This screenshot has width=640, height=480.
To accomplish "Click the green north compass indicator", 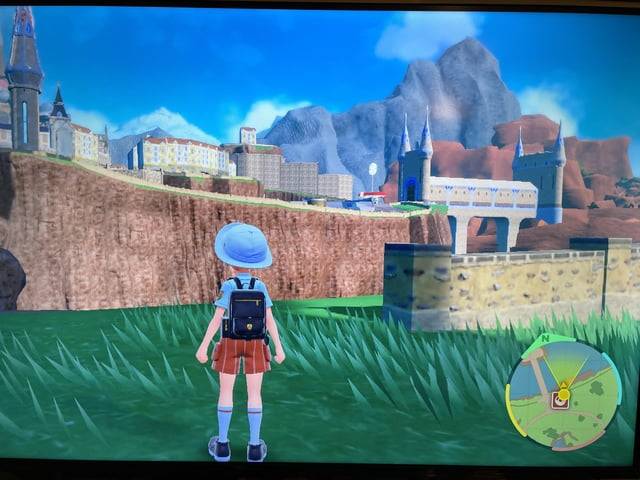I will click(x=544, y=340).
